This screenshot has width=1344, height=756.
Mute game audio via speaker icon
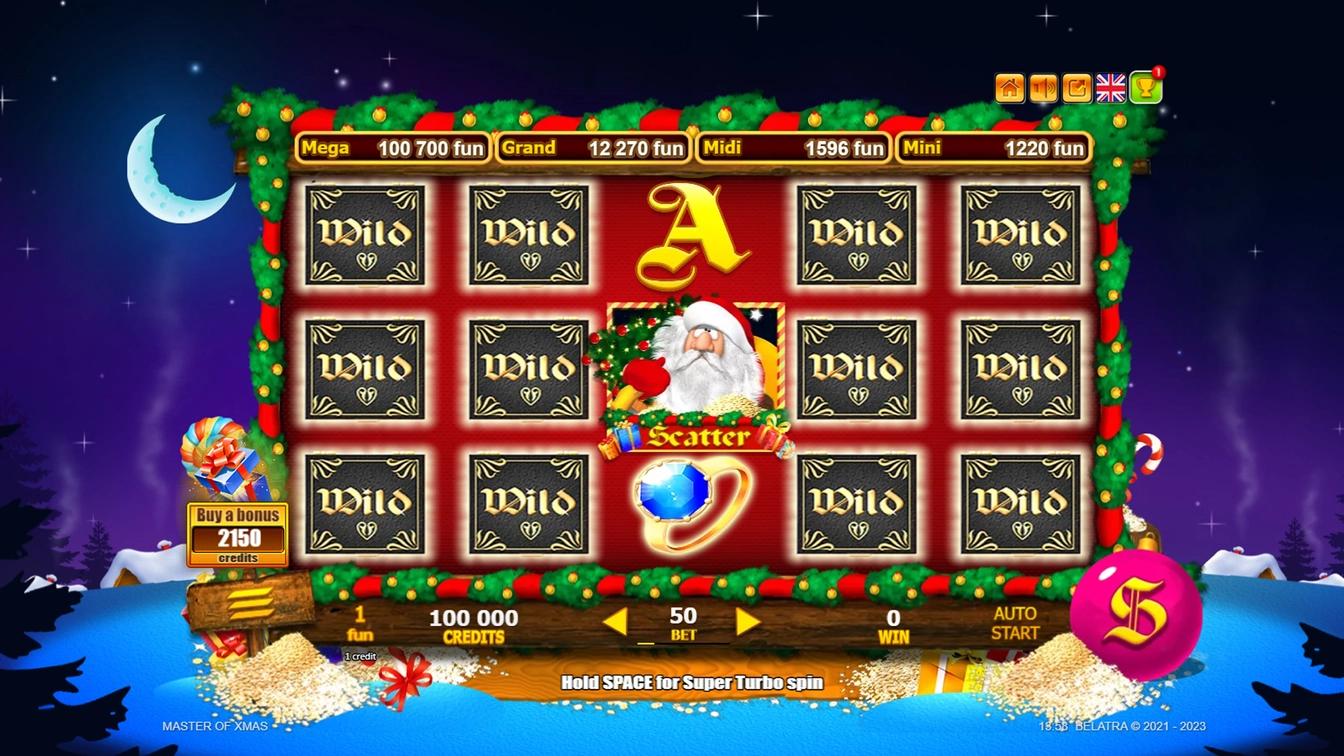coord(1043,86)
